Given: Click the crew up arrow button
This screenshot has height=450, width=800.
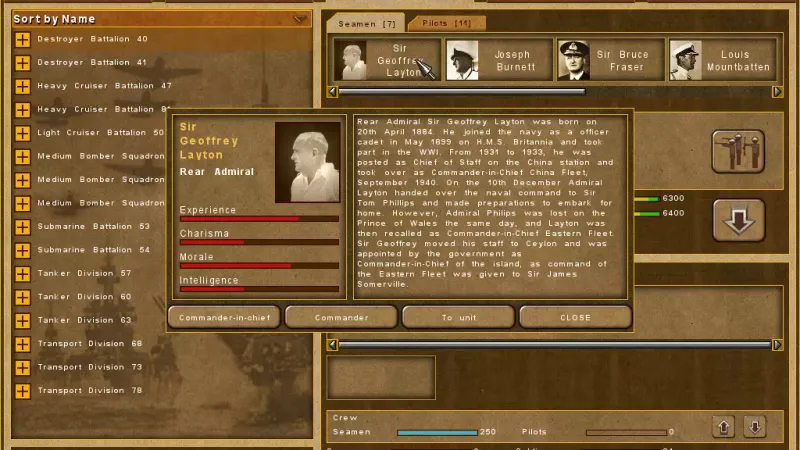Looking at the screenshot, I should coord(726,427).
